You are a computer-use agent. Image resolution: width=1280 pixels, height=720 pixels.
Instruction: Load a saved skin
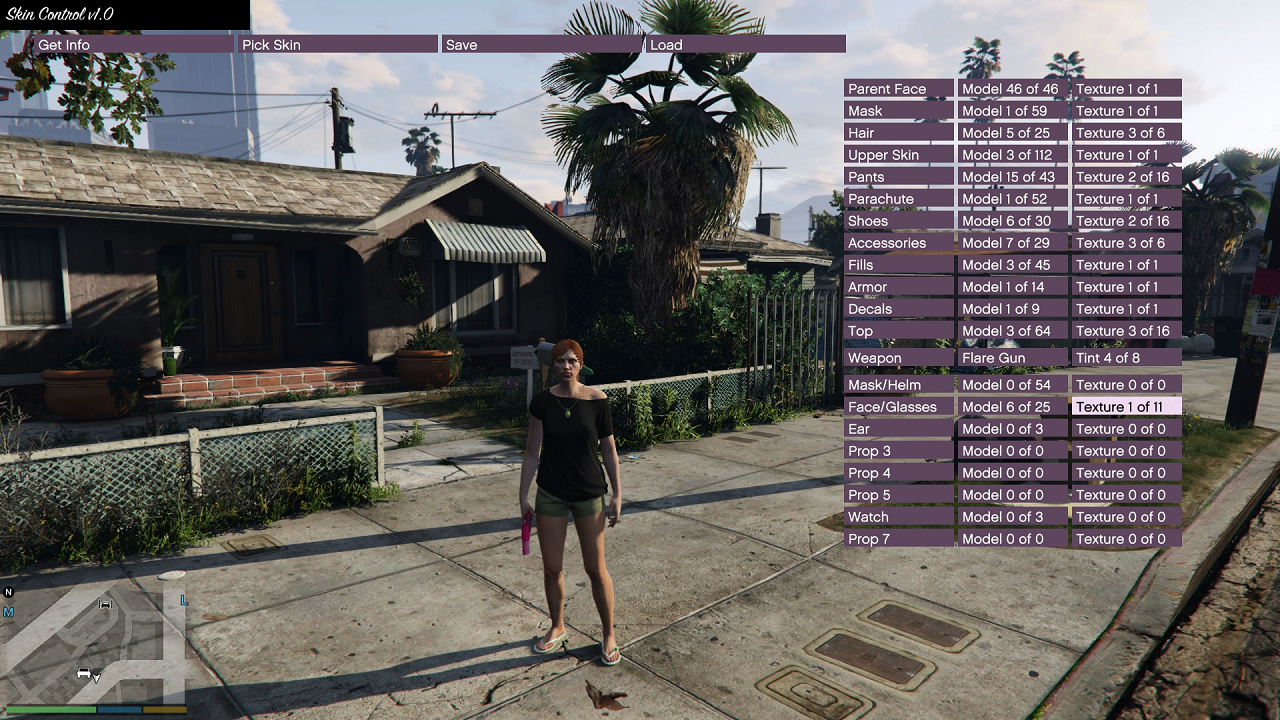pyautogui.click(x=745, y=45)
